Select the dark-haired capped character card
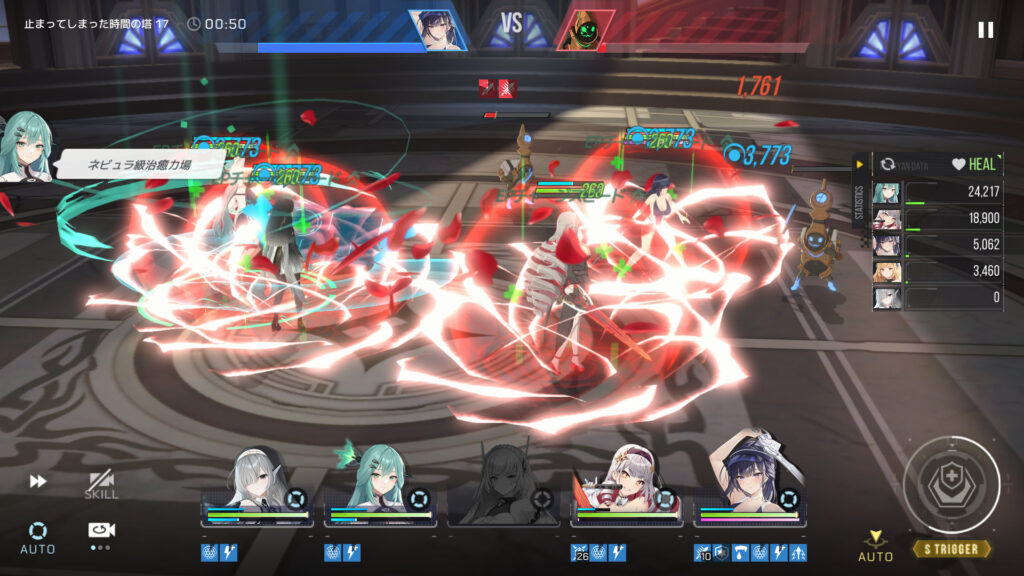The height and width of the screenshot is (576, 1024). (750, 486)
